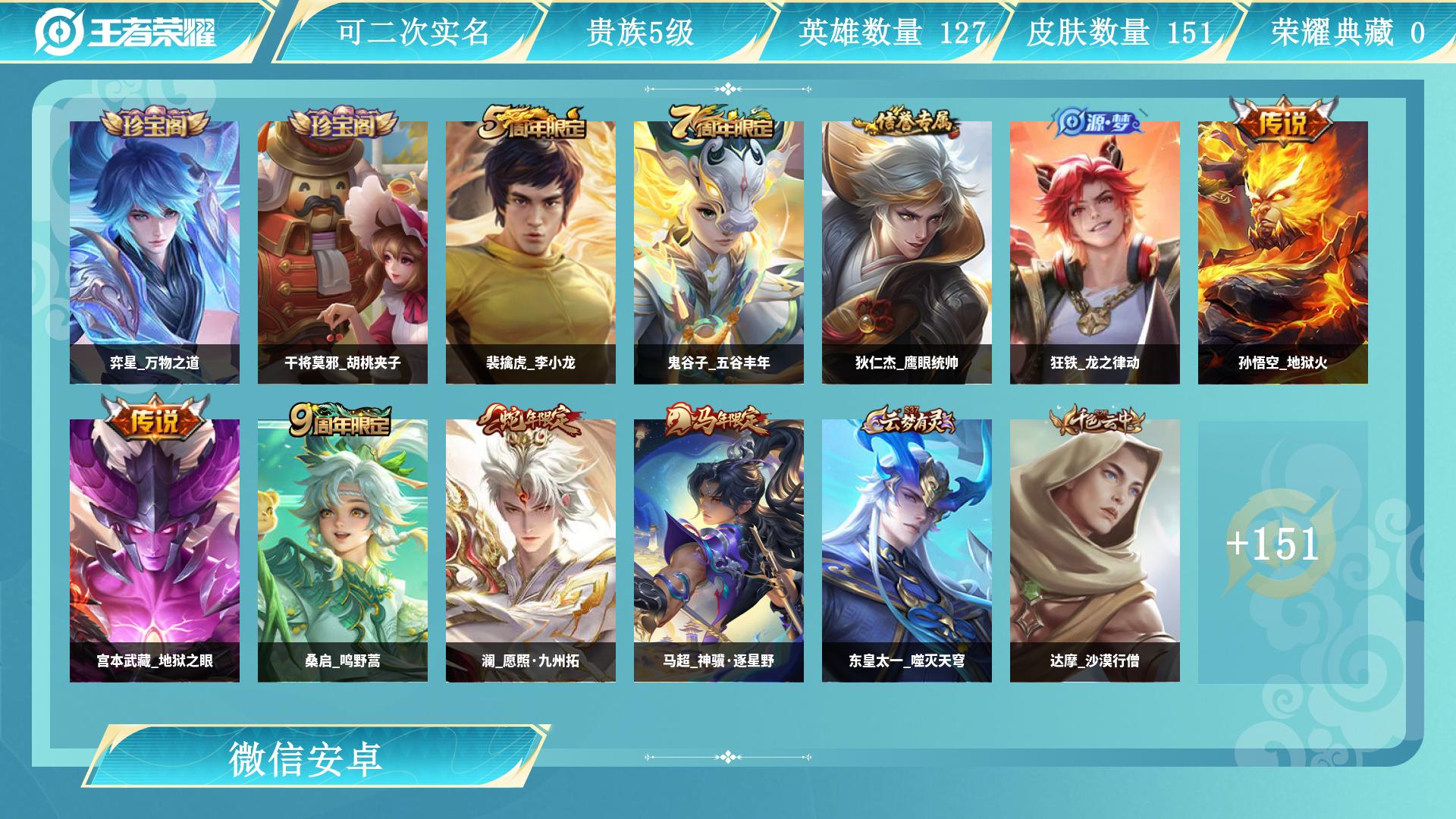This screenshot has height=819, width=1456.
Task: Select the 珍宝阁 badge on 弈星 skin
Action: tap(152, 121)
